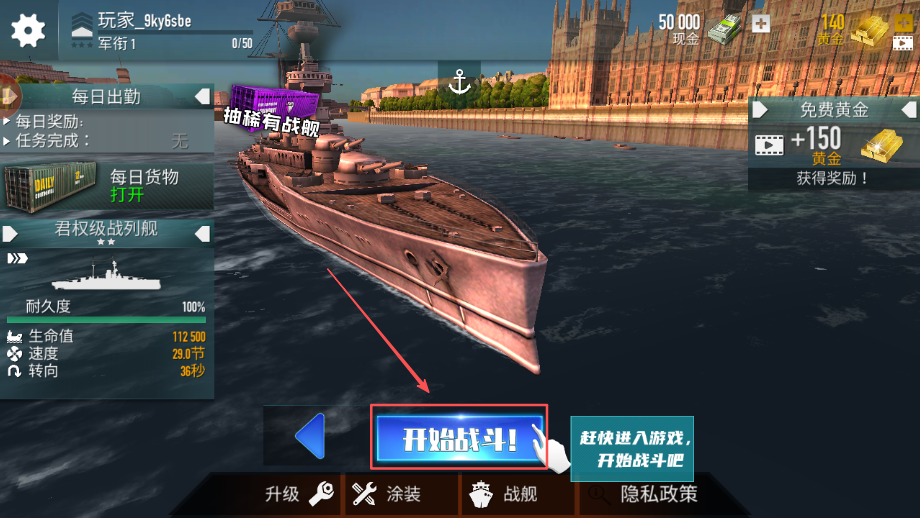Collapse the 免费黄金 free gold panel
This screenshot has width=920, height=518.
point(905,109)
